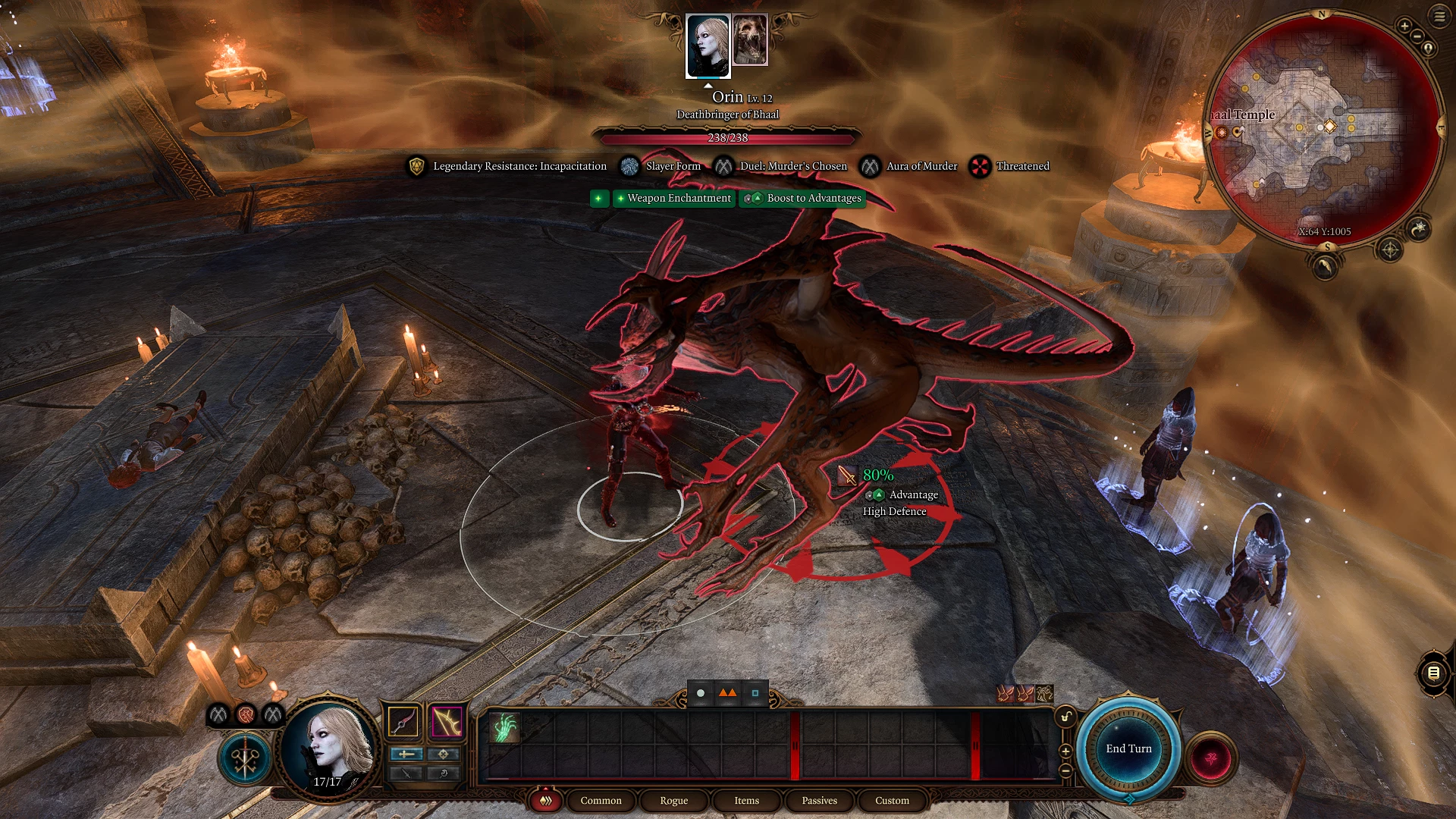
Task: Activate the green skeletal hand ability
Action: [x=504, y=728]
